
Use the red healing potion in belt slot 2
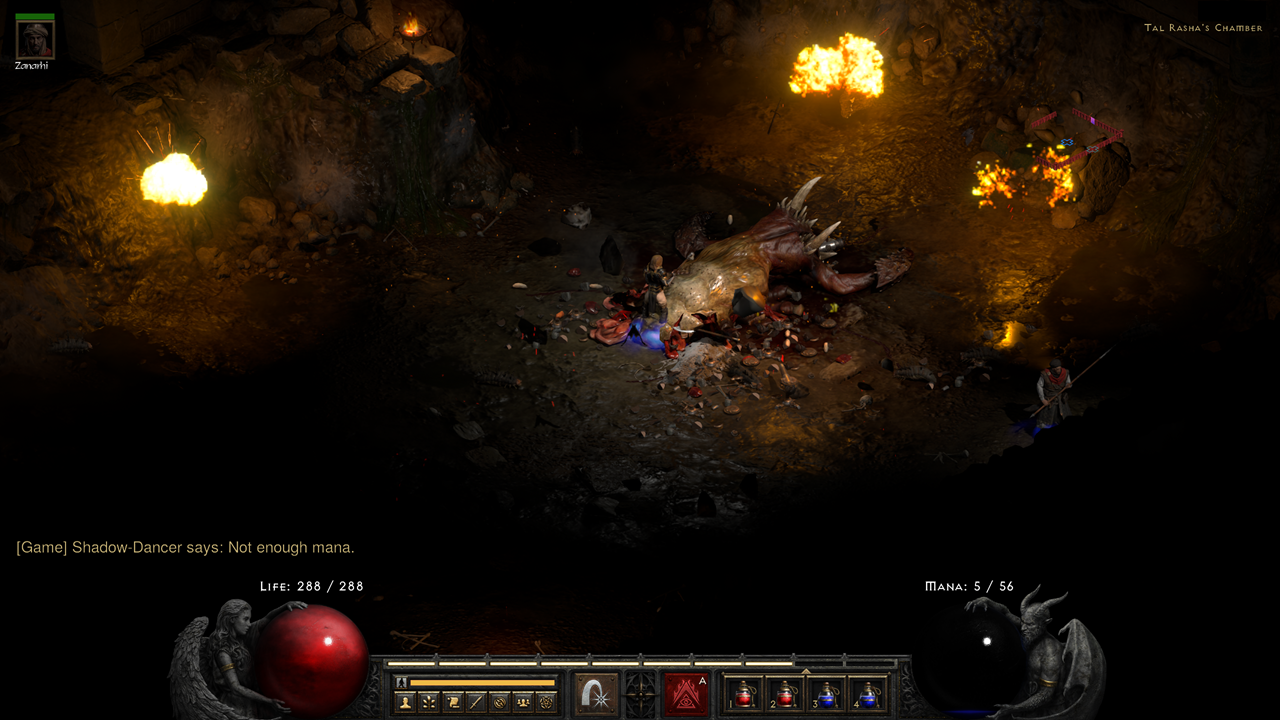click(x=786, y=694)
